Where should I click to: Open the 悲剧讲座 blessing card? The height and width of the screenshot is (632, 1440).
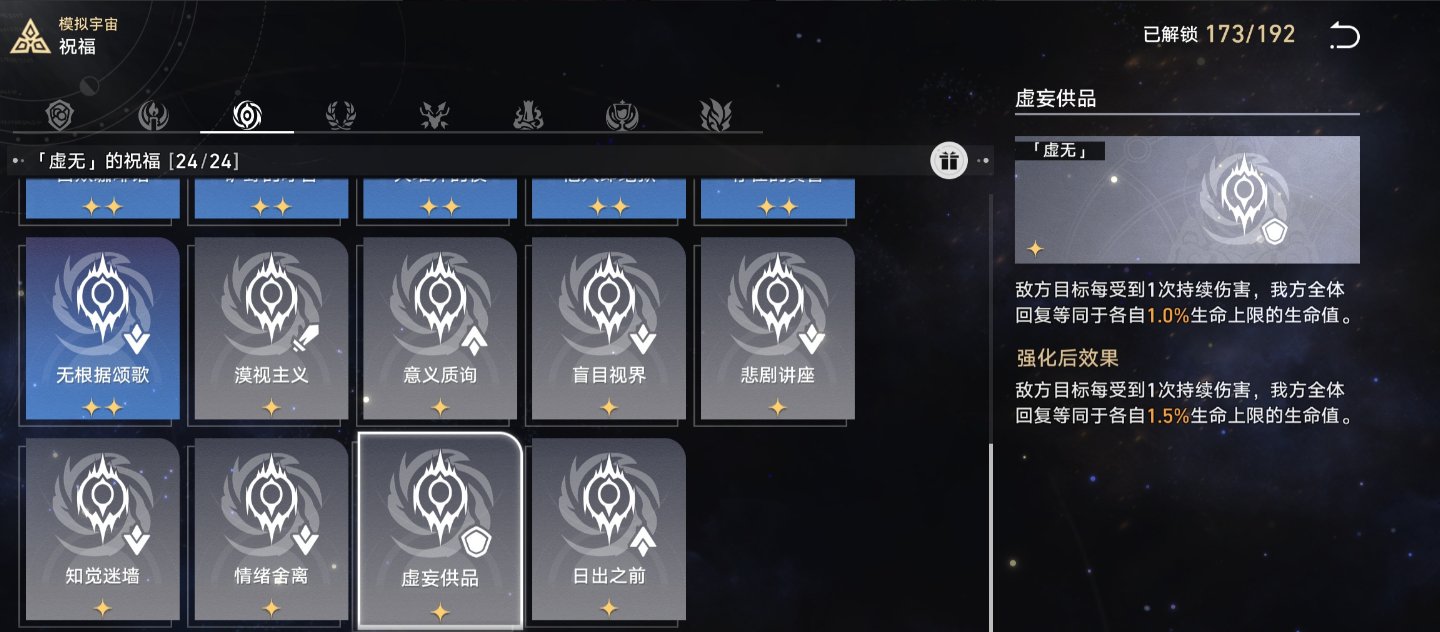(x=778, y=328)
